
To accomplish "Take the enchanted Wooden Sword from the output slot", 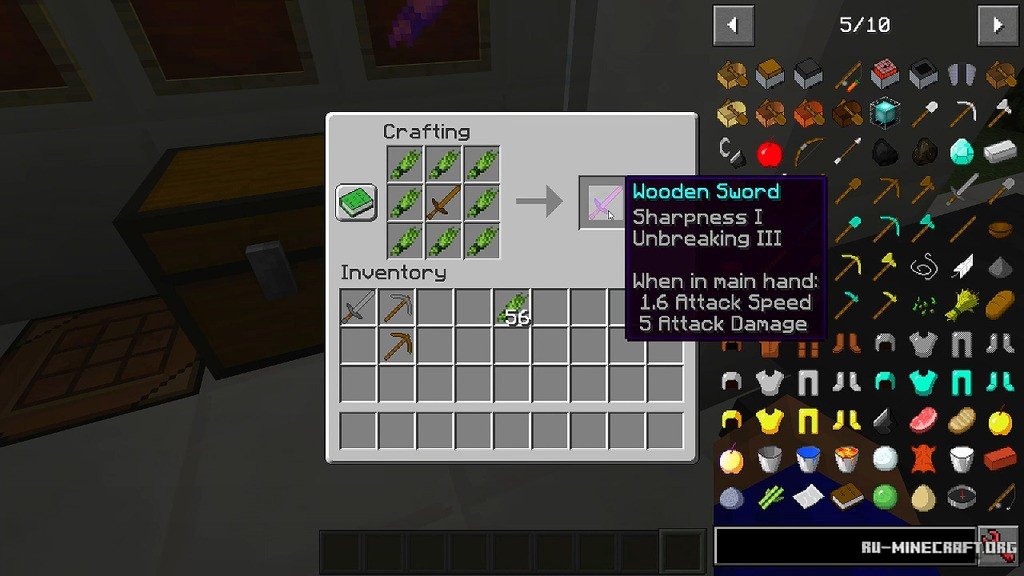I will pyautogui.click(x=603, y=204).
